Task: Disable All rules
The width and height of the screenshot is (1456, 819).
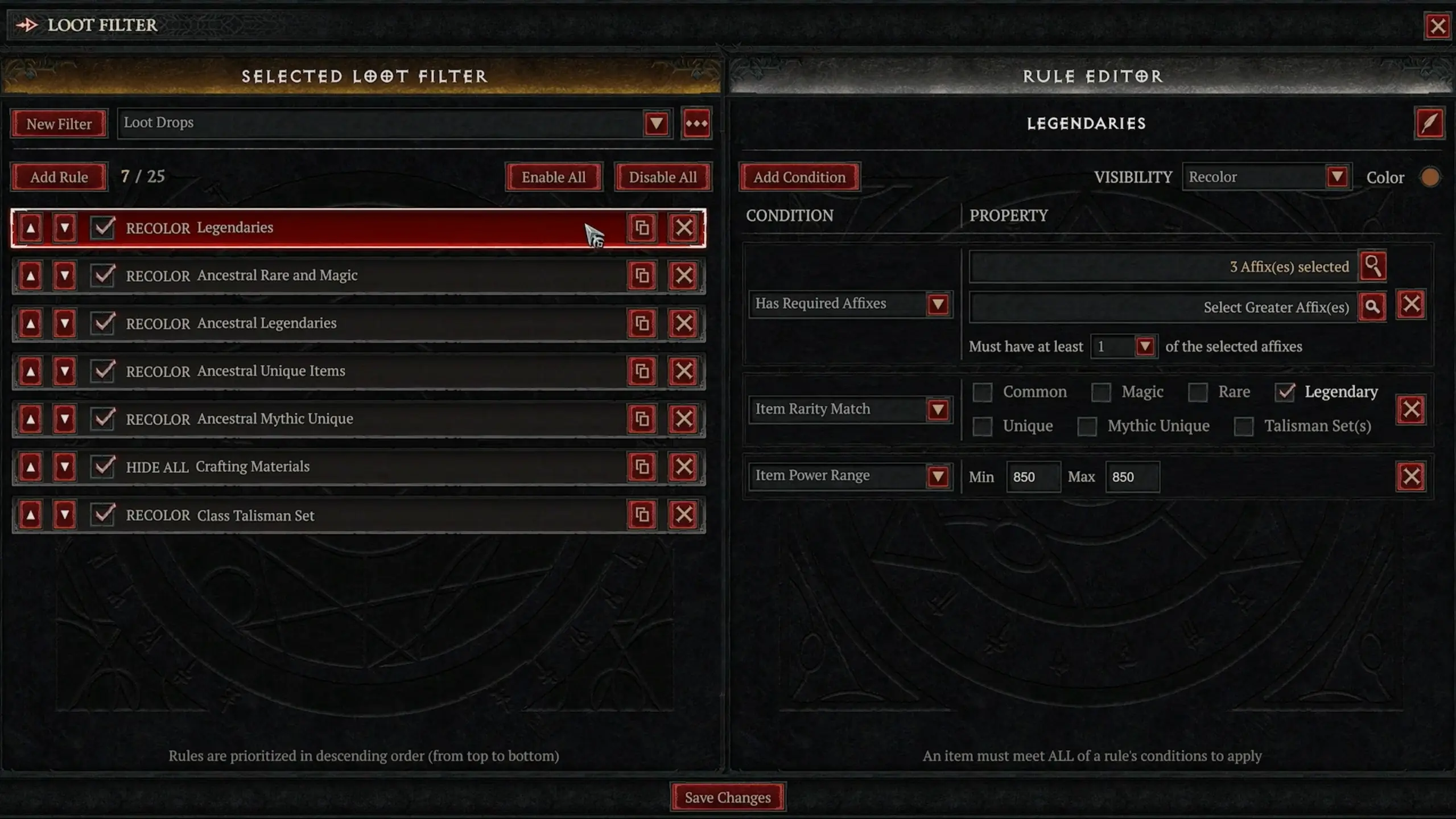Action: 662,177
